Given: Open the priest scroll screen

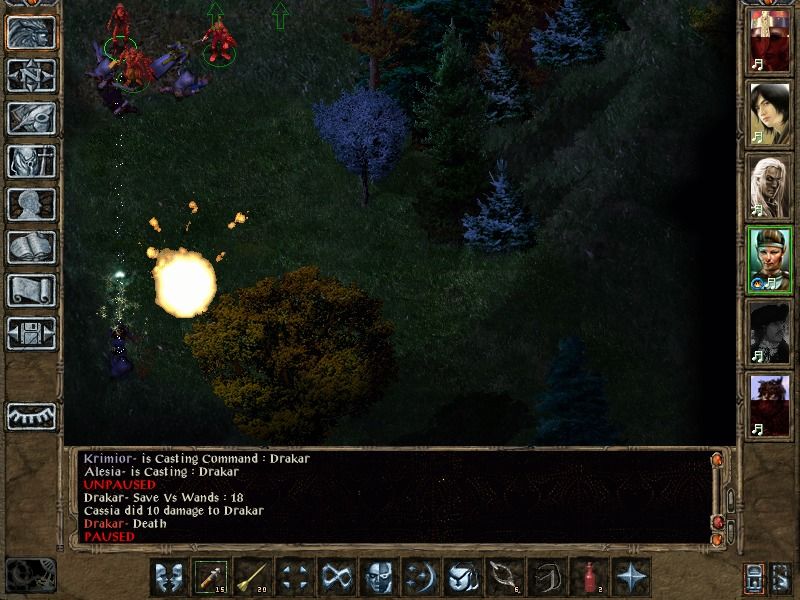Looking at the screenshot, I should 31,290.
